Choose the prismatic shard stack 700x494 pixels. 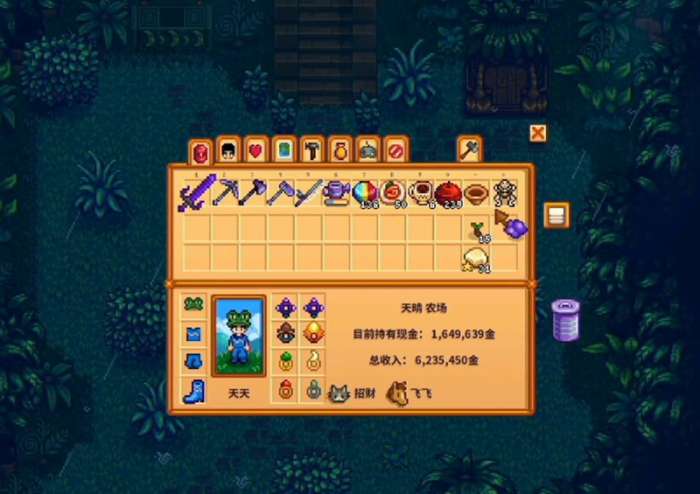pyautogui.click(x=364, y=190)
